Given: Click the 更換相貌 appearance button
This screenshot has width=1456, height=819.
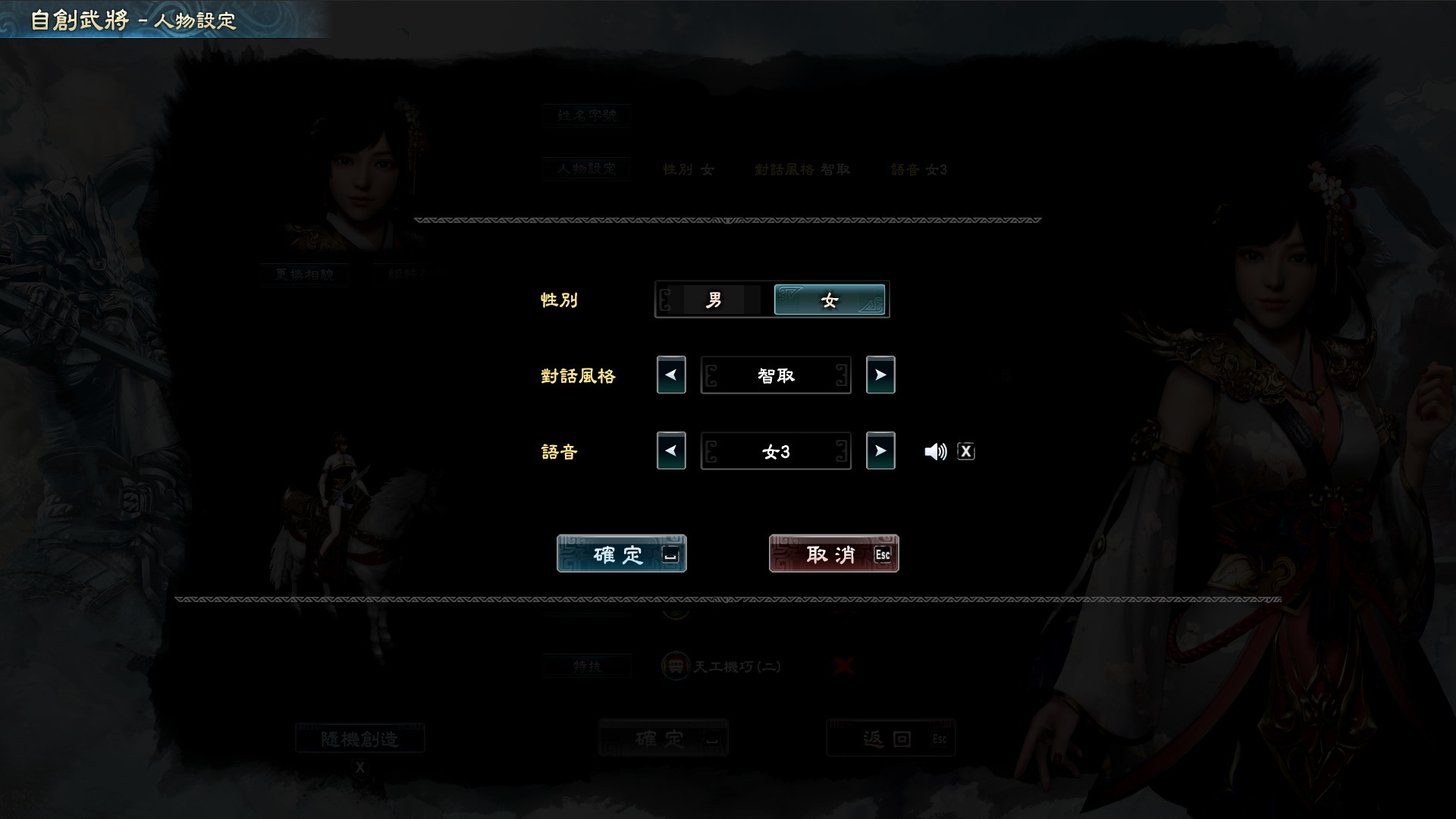Looking at the screenshot, I should [304, 275].
